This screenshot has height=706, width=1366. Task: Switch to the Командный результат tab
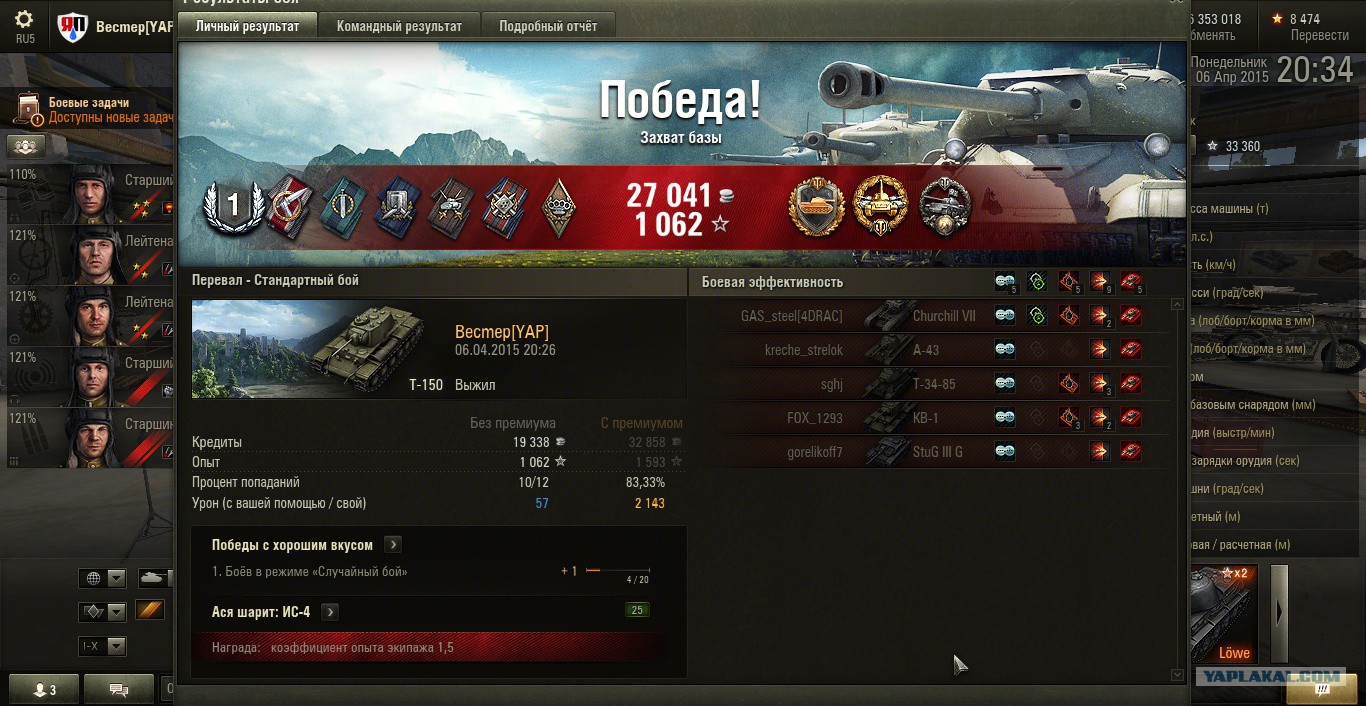tap(399, 26)
